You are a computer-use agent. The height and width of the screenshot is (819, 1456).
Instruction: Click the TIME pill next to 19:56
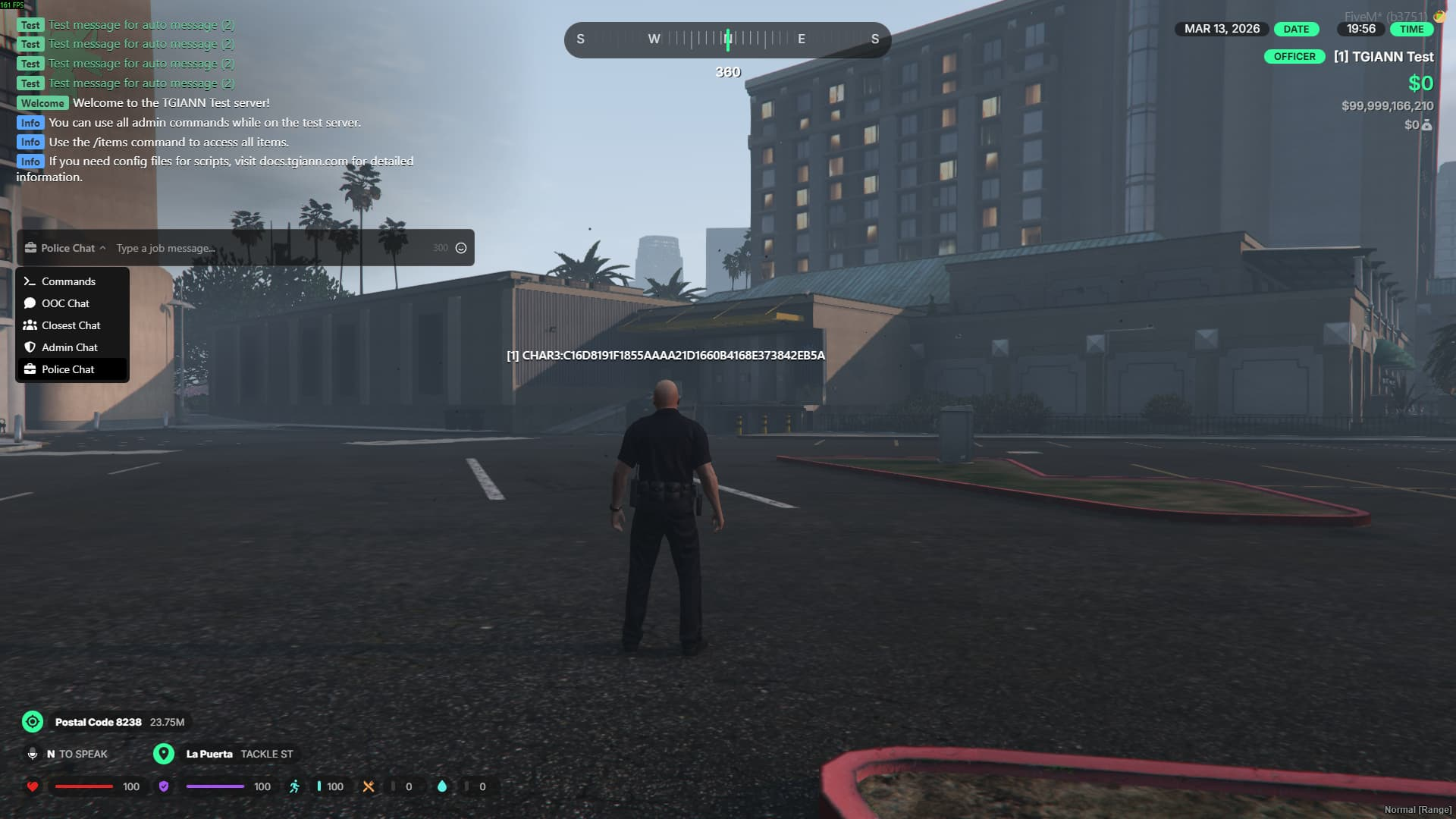tap(1412, 29)
